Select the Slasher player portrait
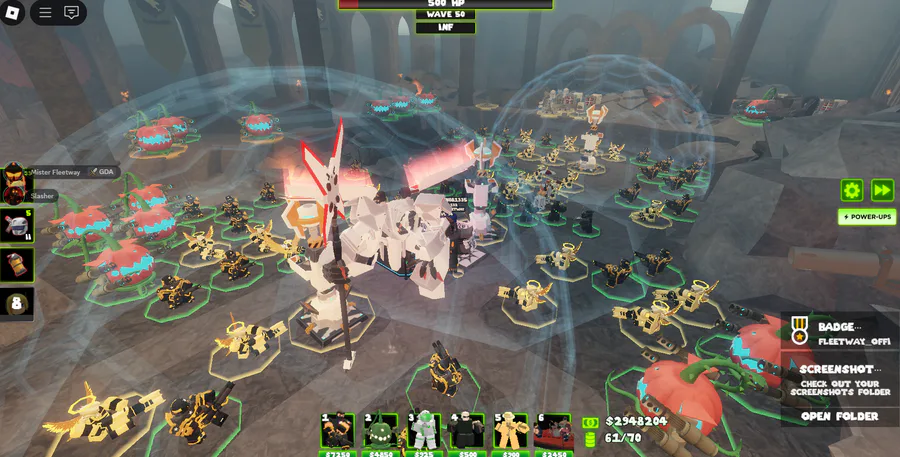900x457 pixels. (x=15, y=195)
